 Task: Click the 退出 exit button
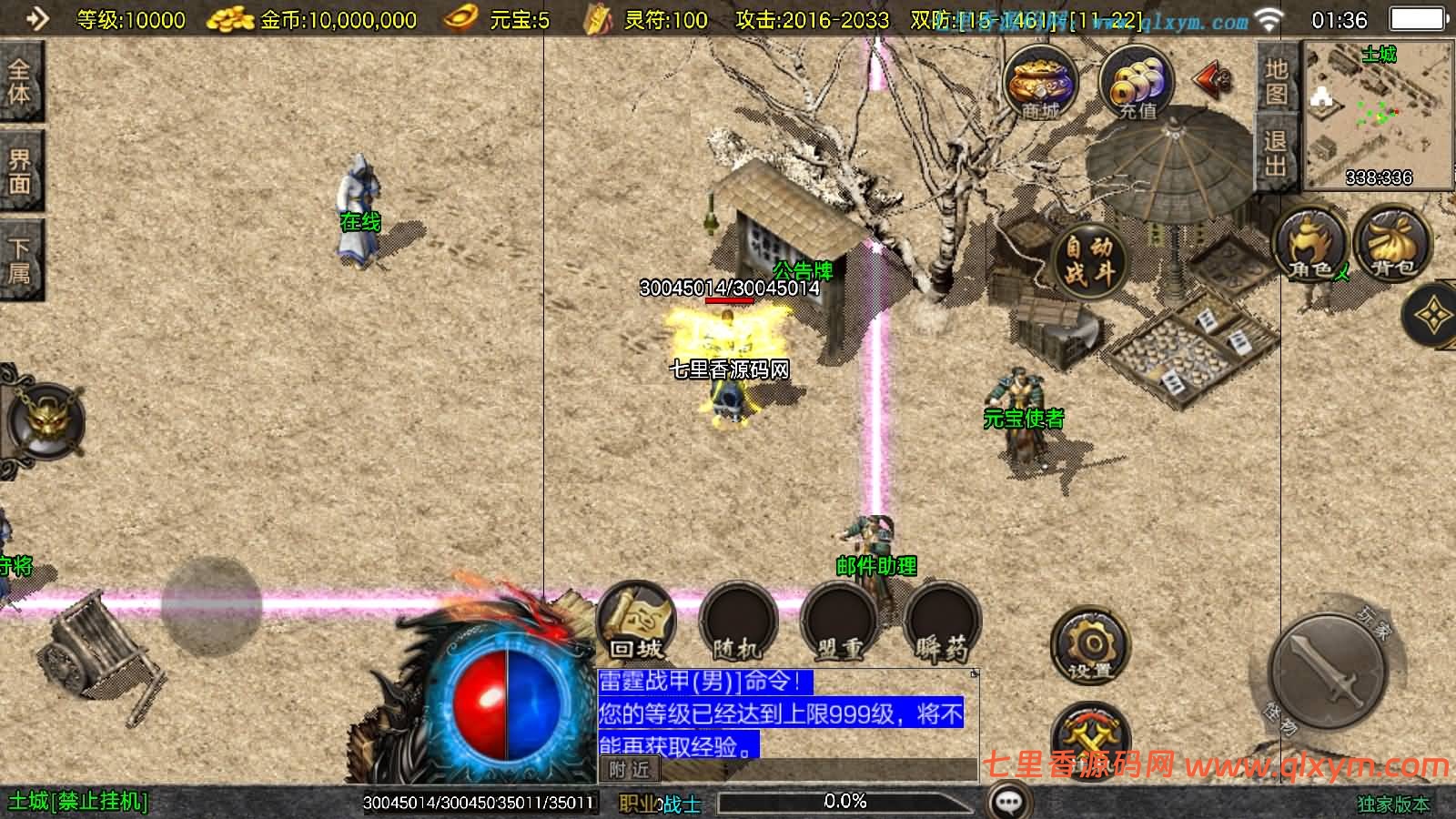click(1276, 153)
